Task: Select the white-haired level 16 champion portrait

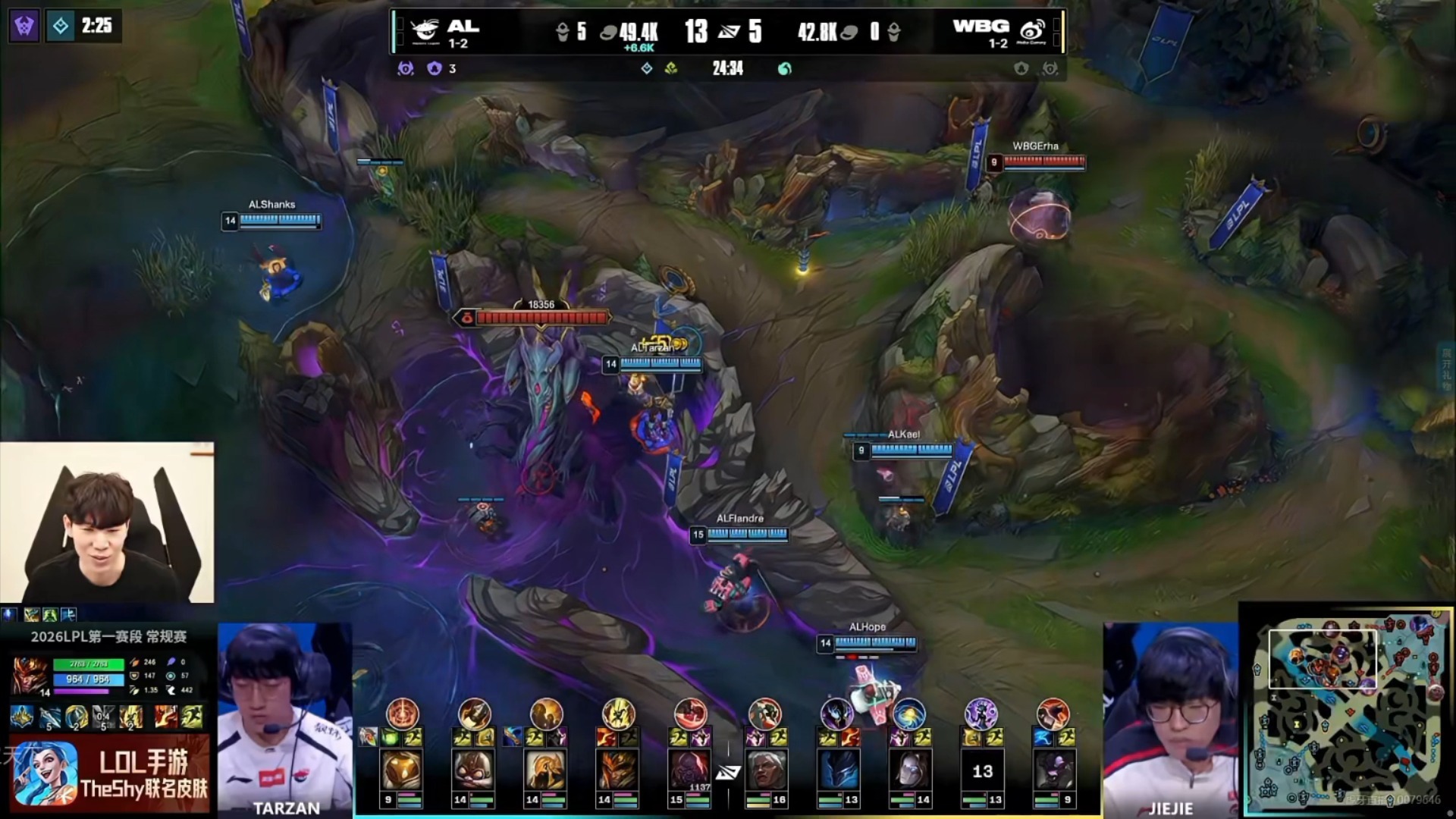Action: (765, 770)
